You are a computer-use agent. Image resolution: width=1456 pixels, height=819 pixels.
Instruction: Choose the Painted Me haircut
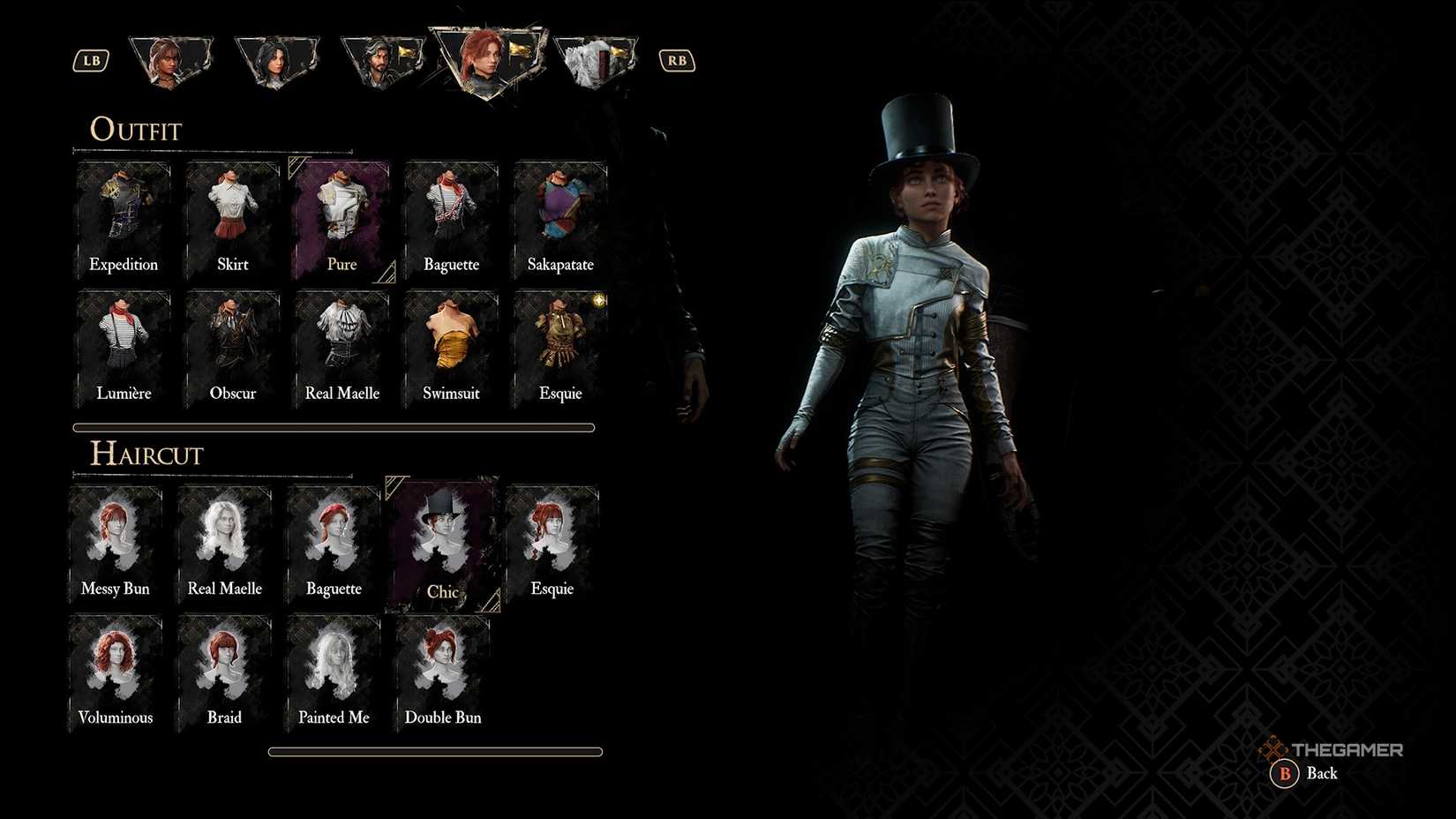[x=333, y=668]
